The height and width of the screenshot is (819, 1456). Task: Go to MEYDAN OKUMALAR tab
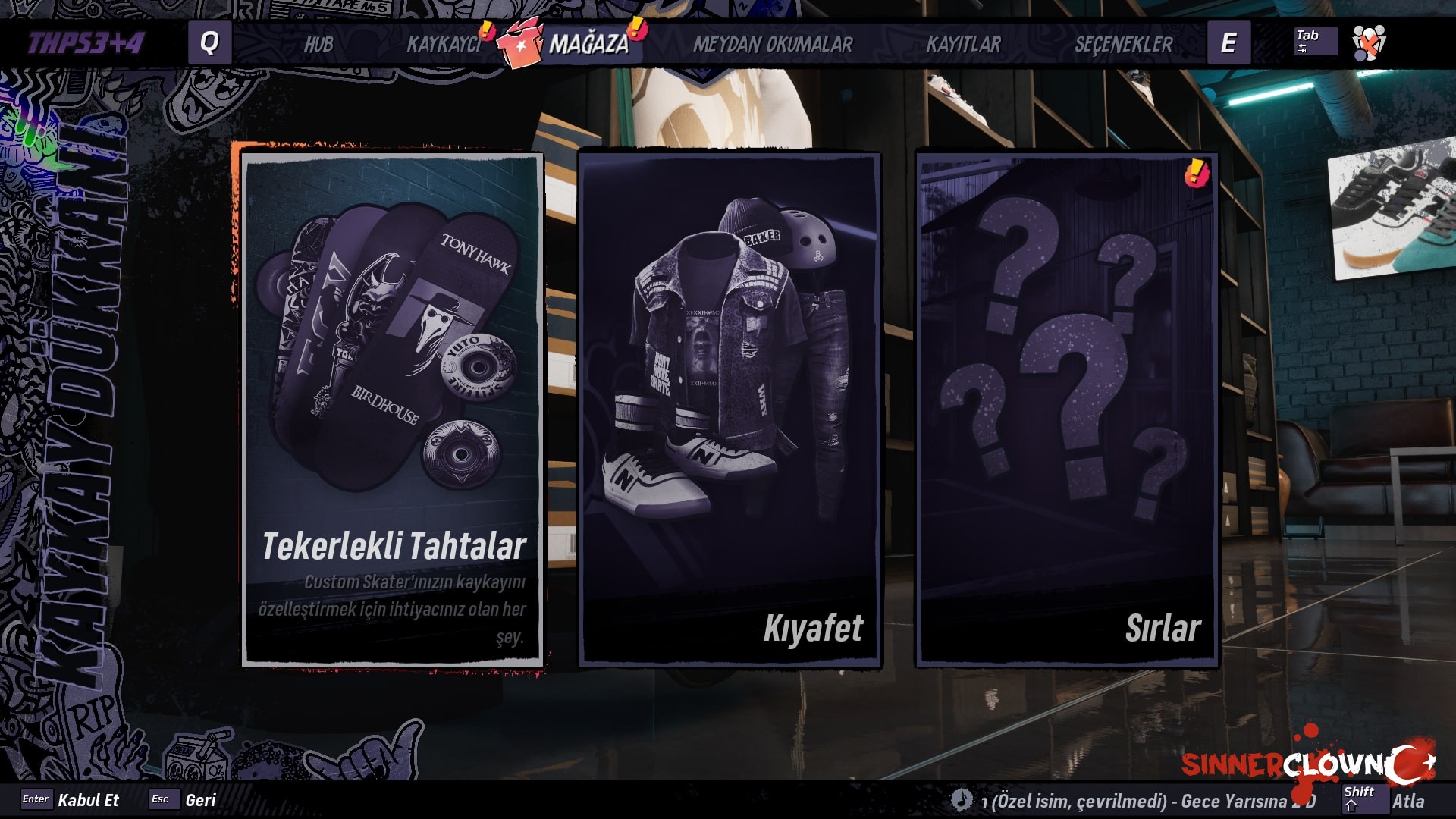click(773, 45)
